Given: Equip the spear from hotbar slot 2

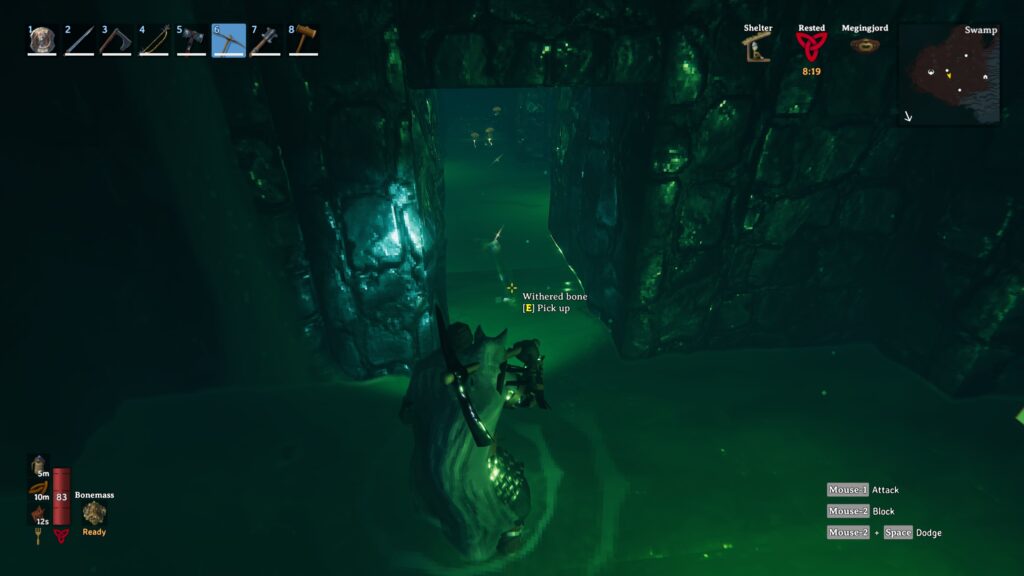Looking at the screenshot, I should [x=79, y=40].
